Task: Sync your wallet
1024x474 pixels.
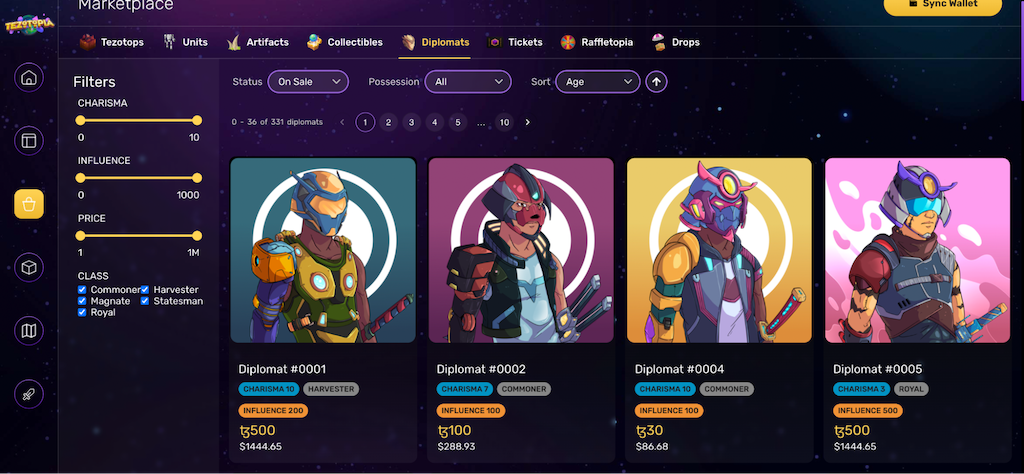Action: pos(942,5)
